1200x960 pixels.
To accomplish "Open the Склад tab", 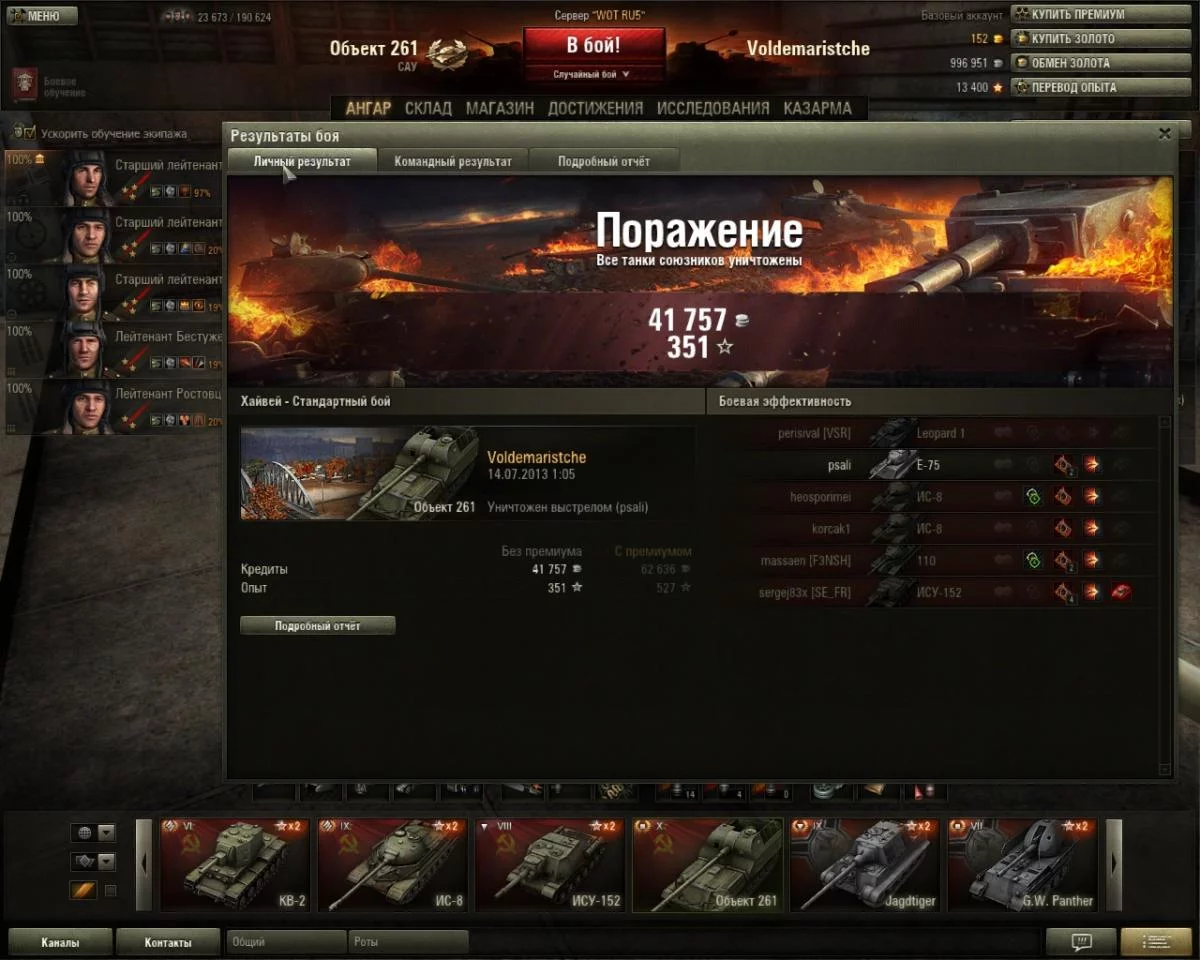I will pos(428,108).
